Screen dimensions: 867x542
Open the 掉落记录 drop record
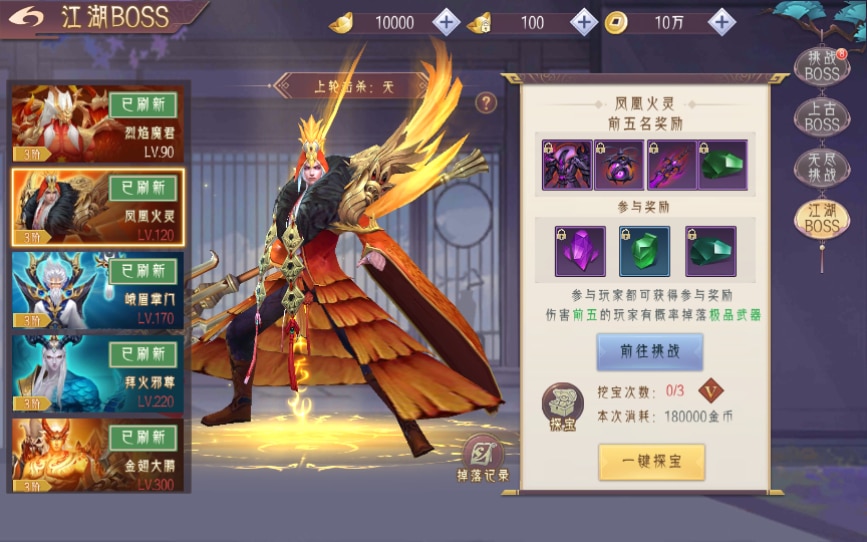click(x=483, y=462)
